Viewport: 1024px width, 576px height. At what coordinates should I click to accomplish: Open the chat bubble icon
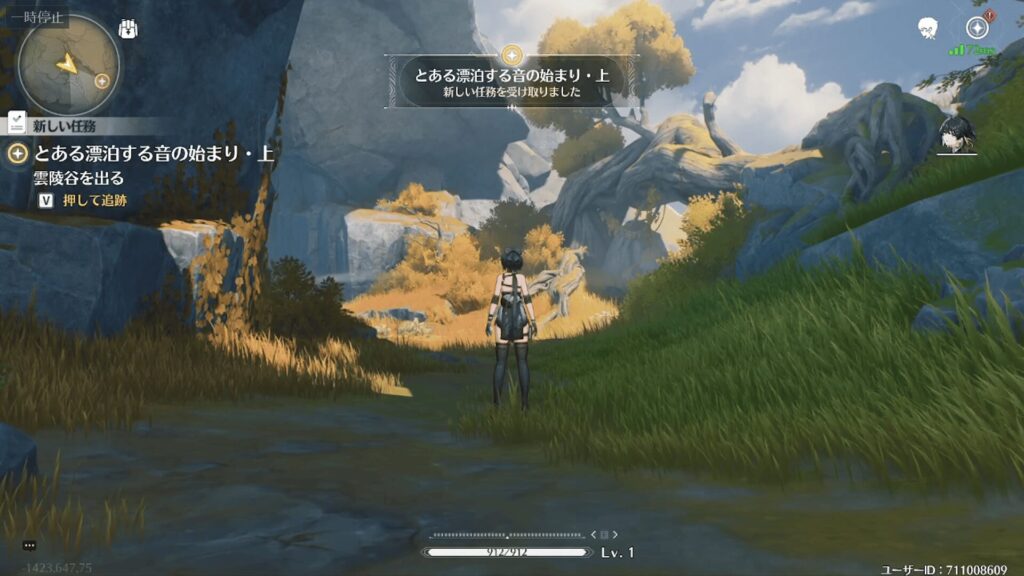pyautogui.click(x=29, y=545)
